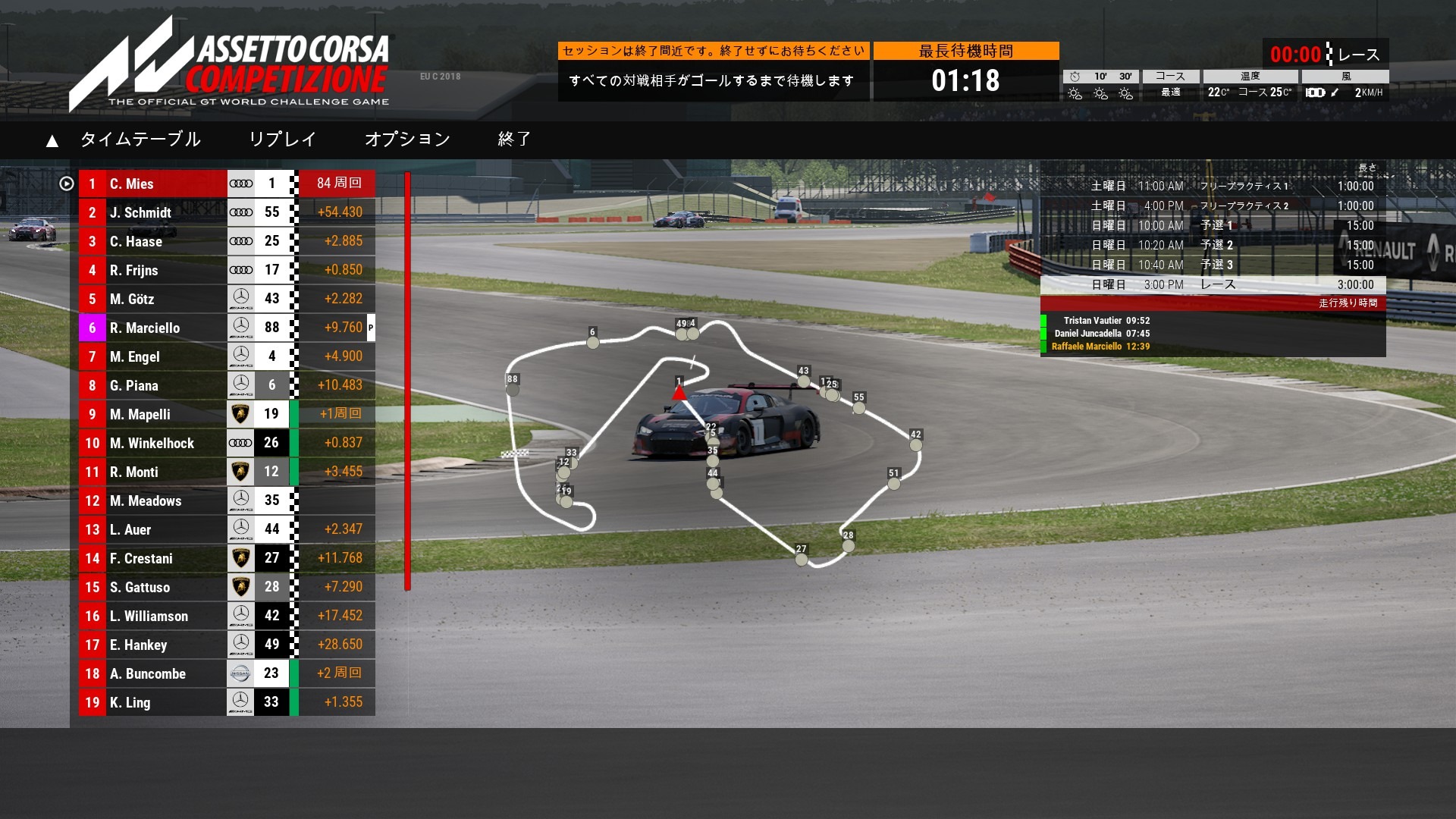Open the オプション menu
1456x819 pixels.
tap(407, 140)
